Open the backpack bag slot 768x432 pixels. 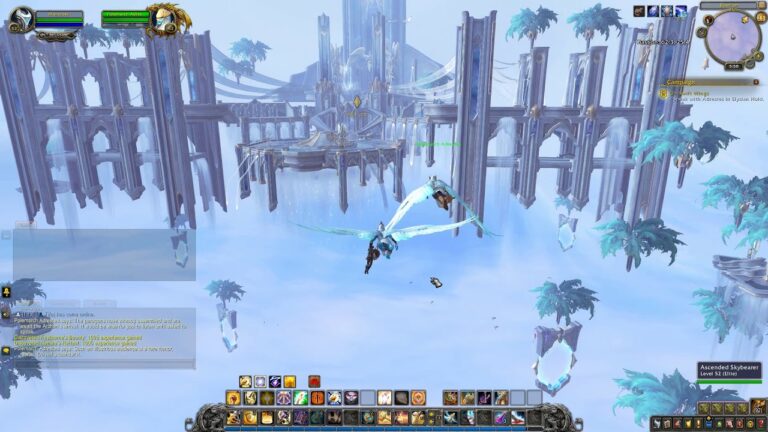click(758, 406)
